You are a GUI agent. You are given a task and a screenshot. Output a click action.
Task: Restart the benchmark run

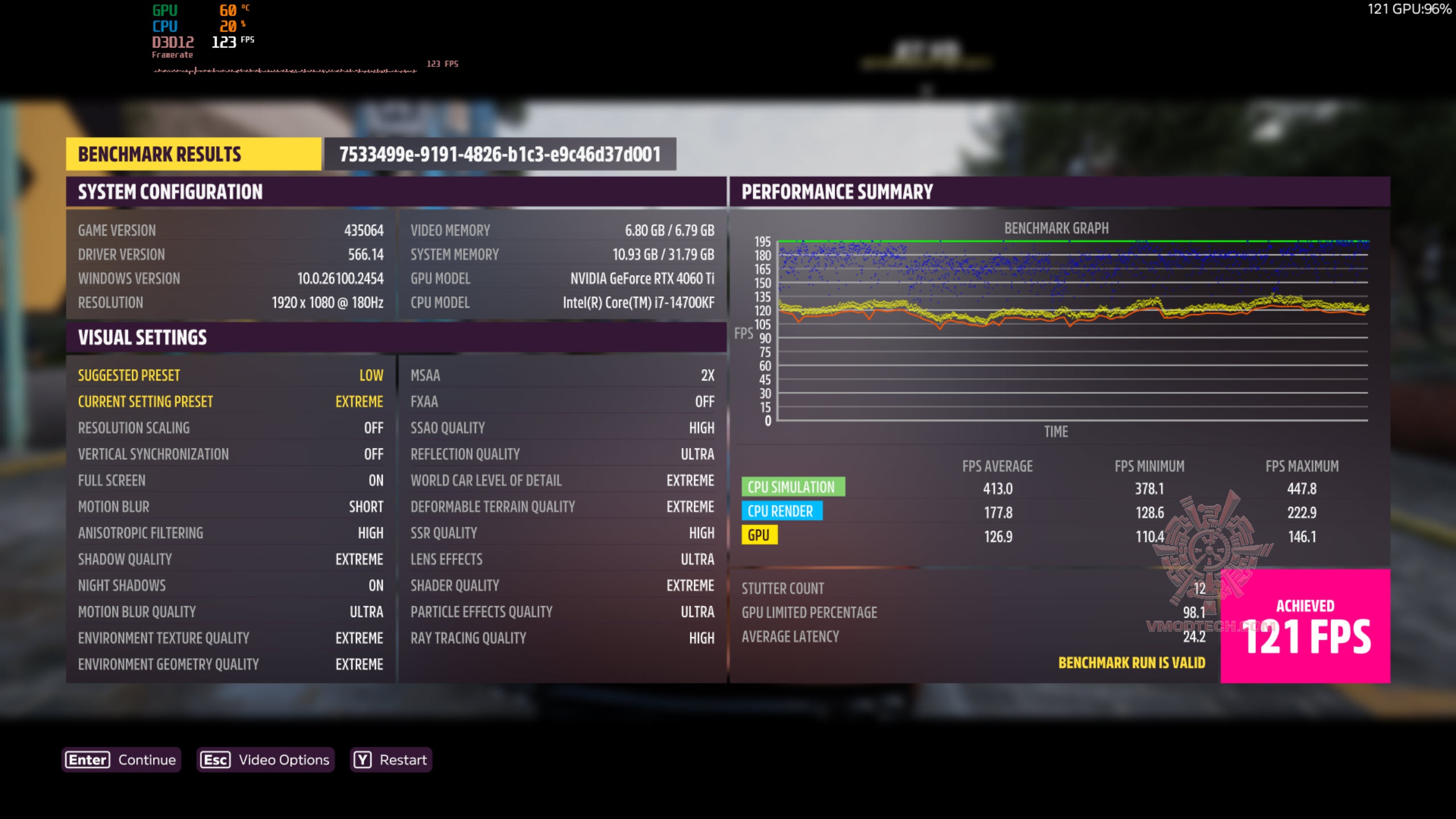pyautogui.click(x=391, y=760)
